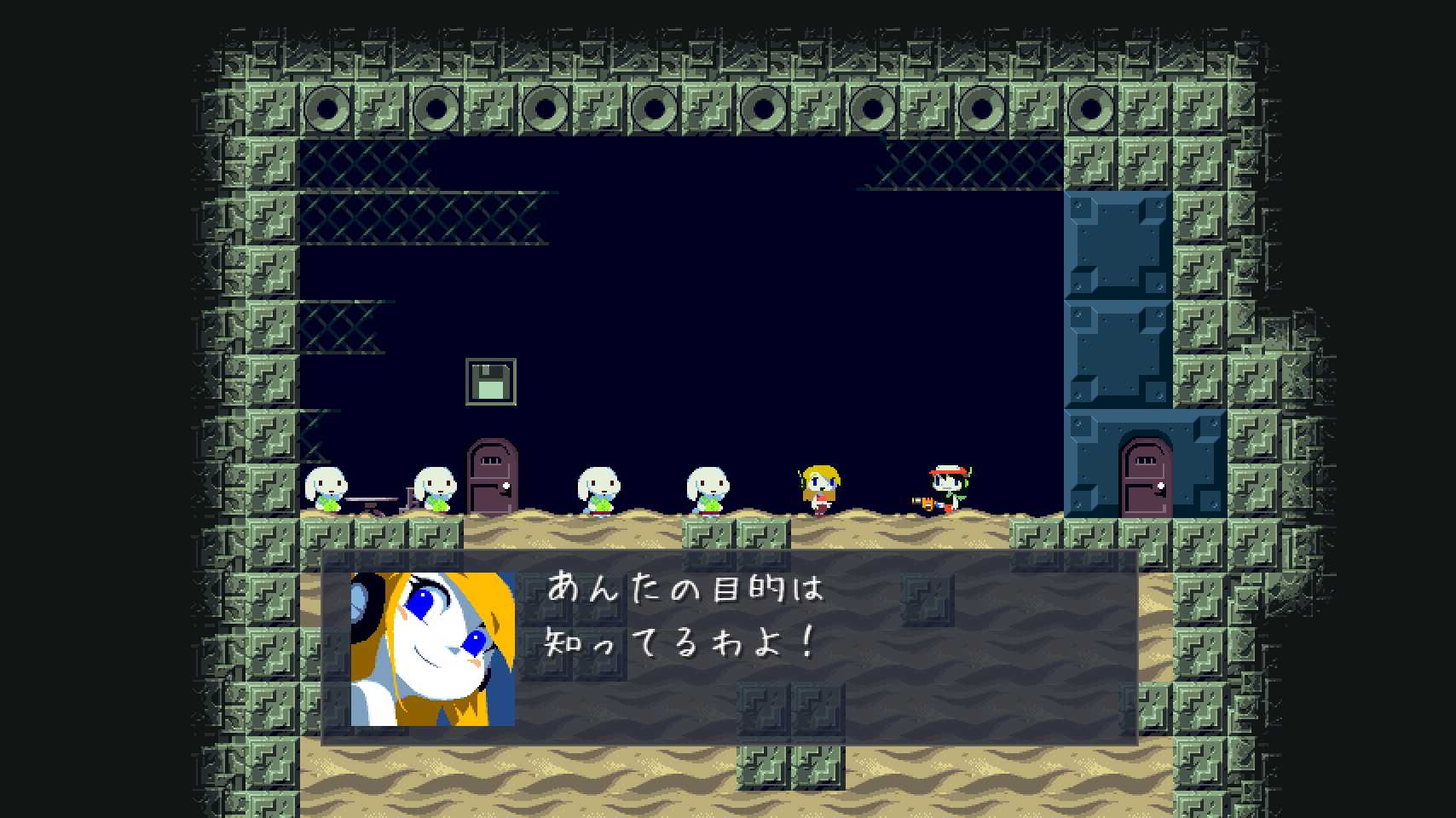Open the door on the far right
The width and height of the screenshot is (1456, 818).
tap(1145, 477)
